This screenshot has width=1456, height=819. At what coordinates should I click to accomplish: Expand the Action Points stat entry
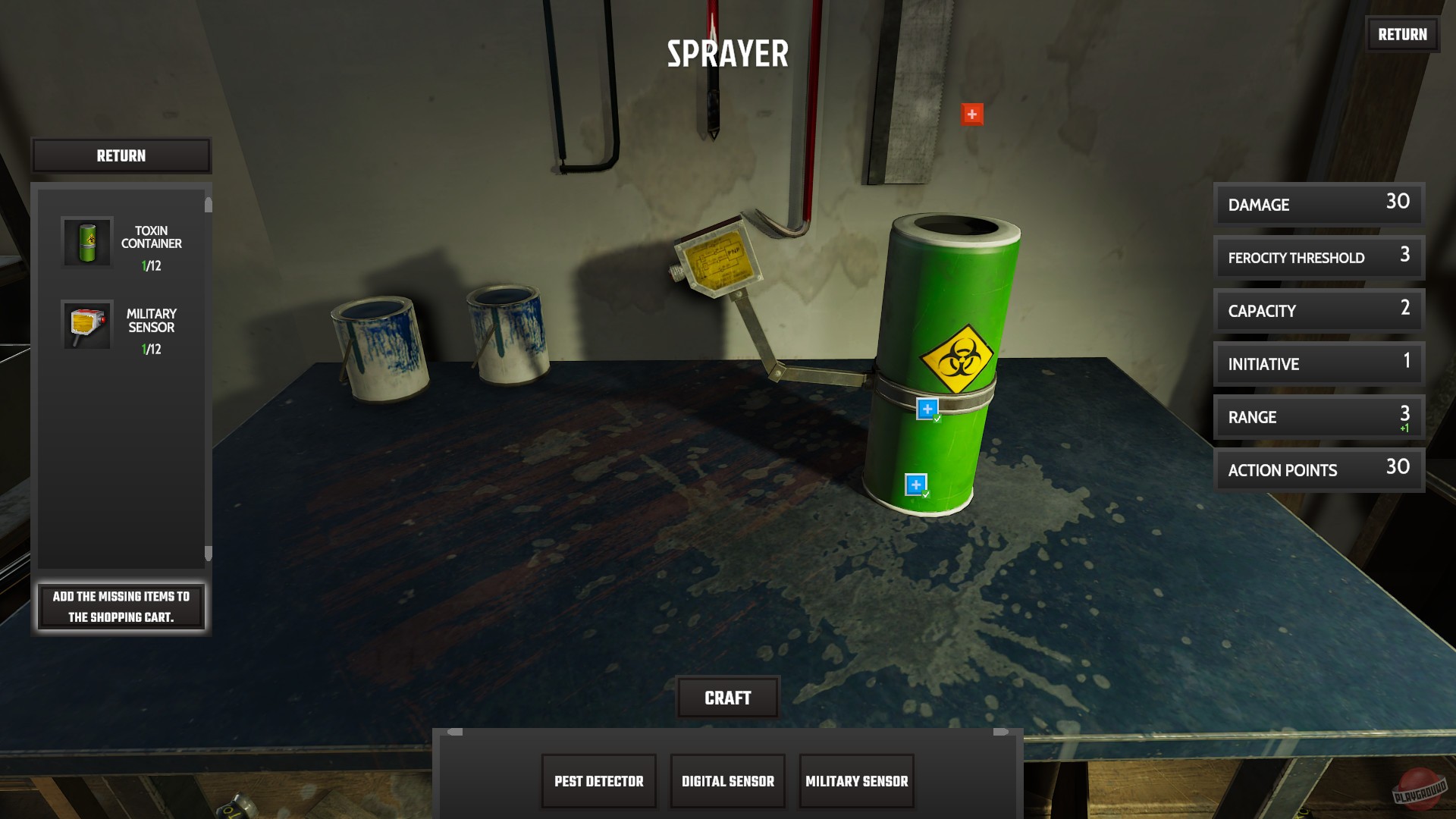(x=1318, y=470)
